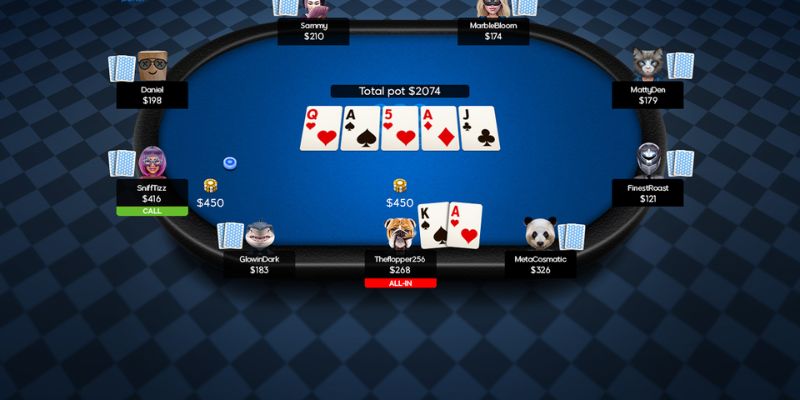The width and height of the screenshot is (800, 400).
Task: Select FinestRoast's knight helmet avatar
Action: [650, 160]
